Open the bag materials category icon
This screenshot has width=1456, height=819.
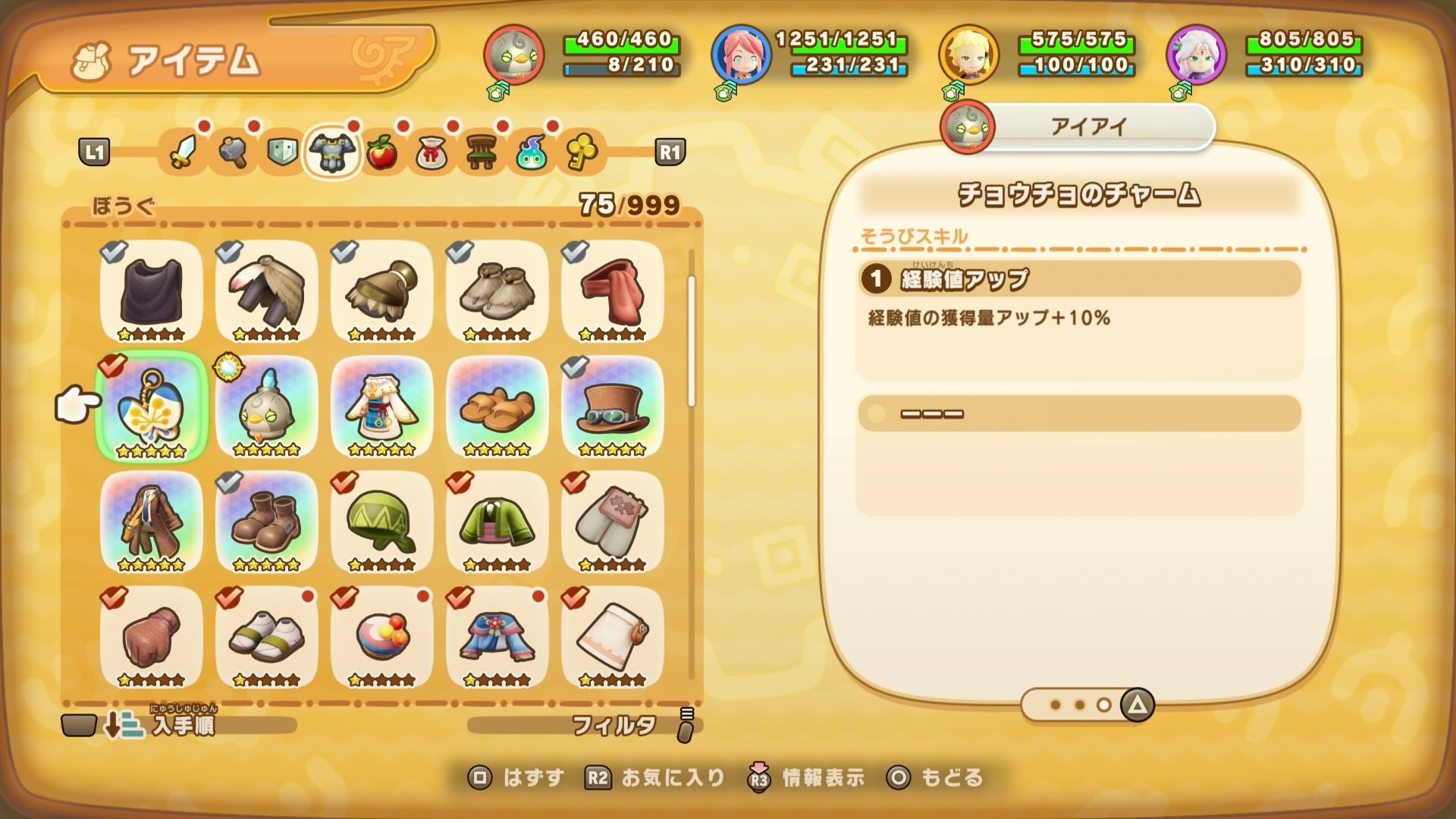click(x=432, y=153)
